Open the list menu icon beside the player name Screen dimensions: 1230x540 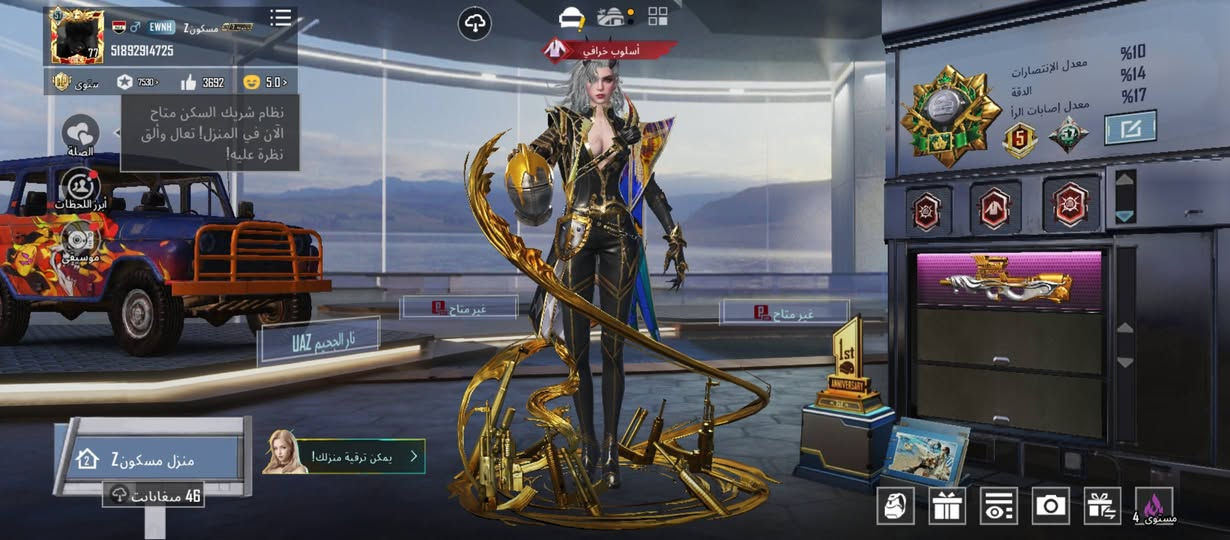(281, 18)
